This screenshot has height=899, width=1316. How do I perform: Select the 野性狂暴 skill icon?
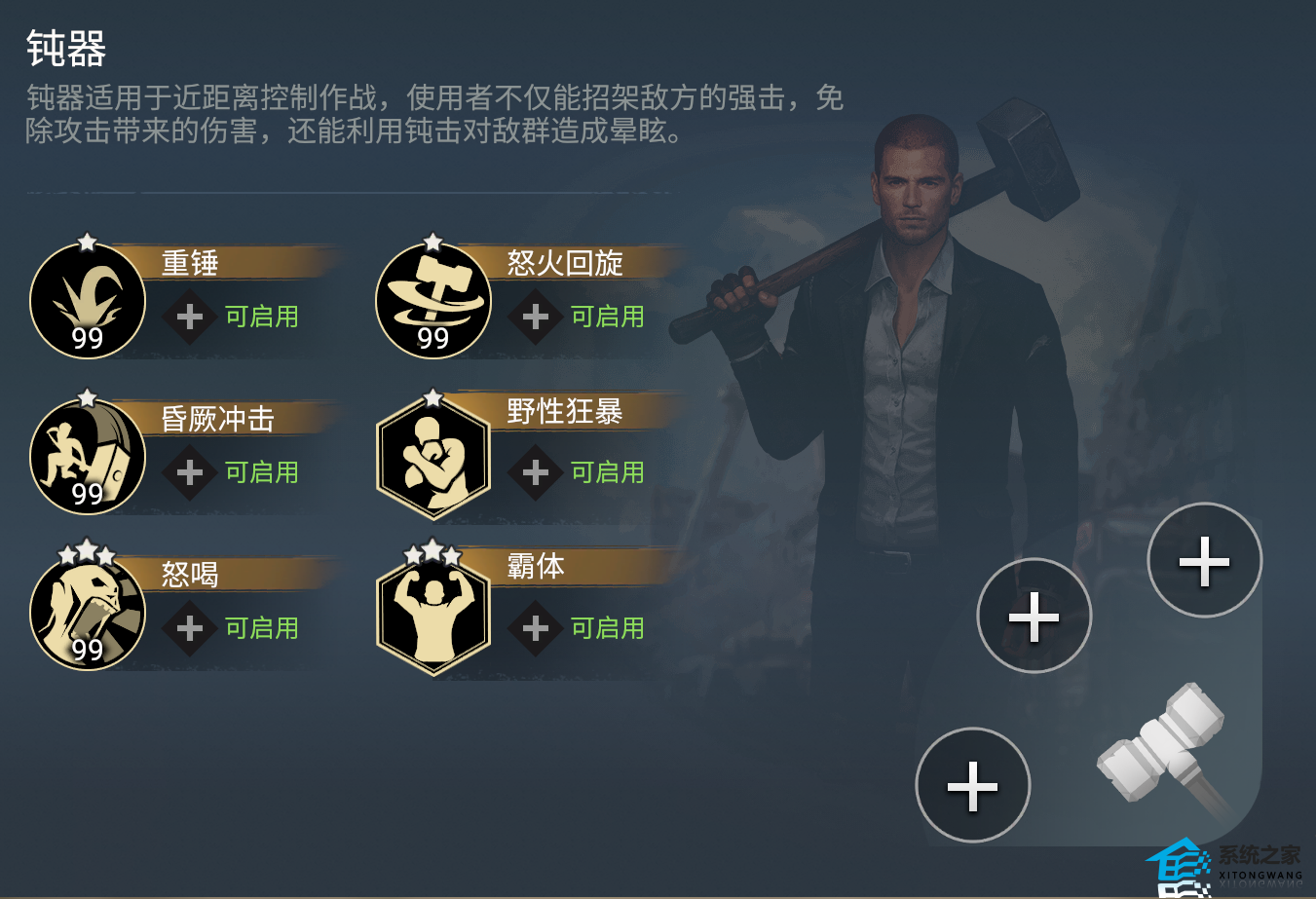click(433, 456)
